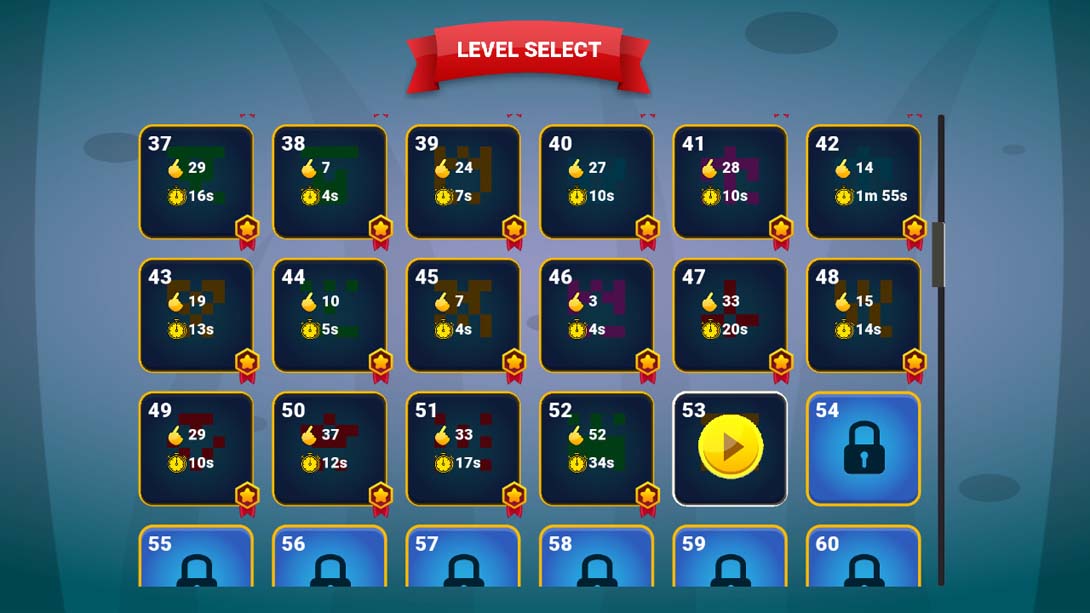Choose level 43 tile

pyautogui.click(x=196, y=316)
